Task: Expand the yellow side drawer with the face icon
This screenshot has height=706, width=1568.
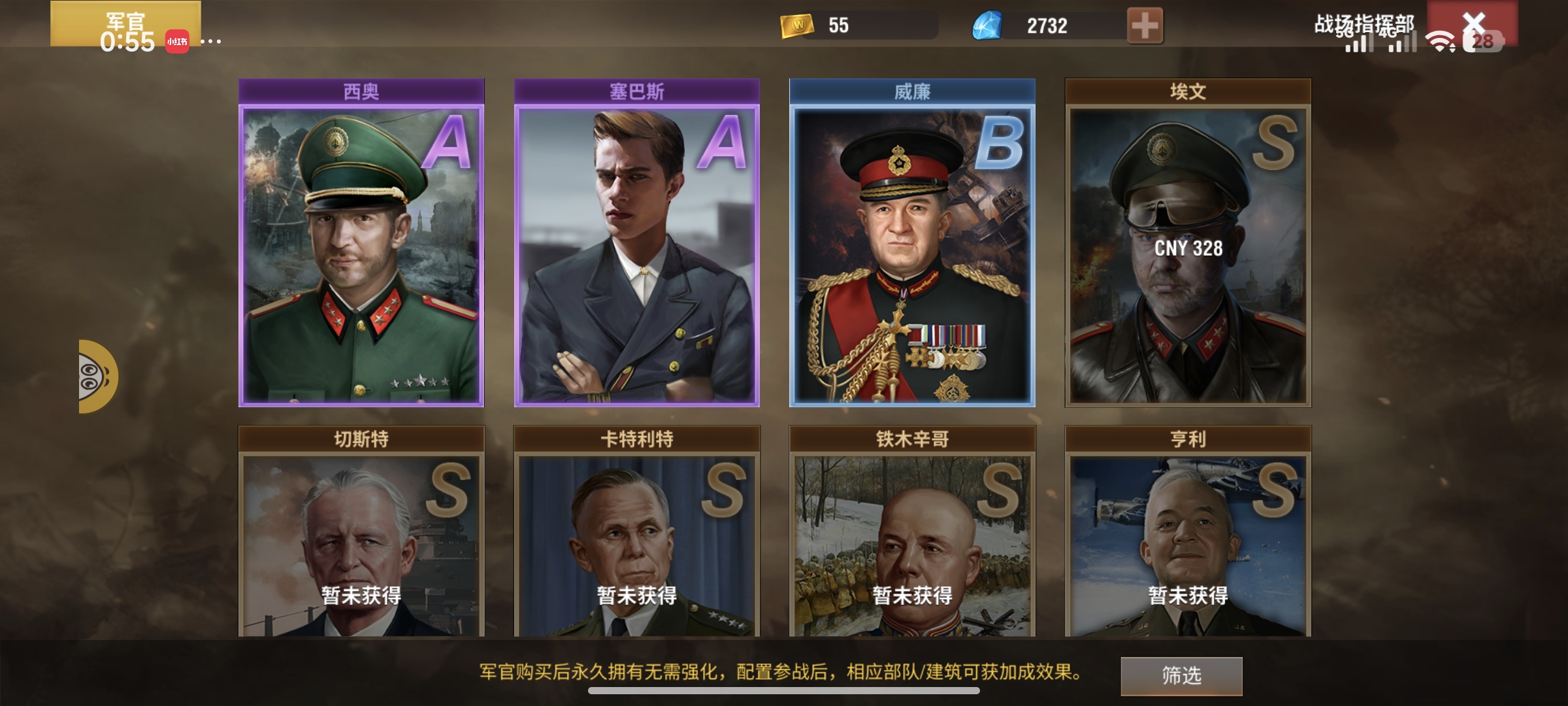Action: click(x=97, y=377)
